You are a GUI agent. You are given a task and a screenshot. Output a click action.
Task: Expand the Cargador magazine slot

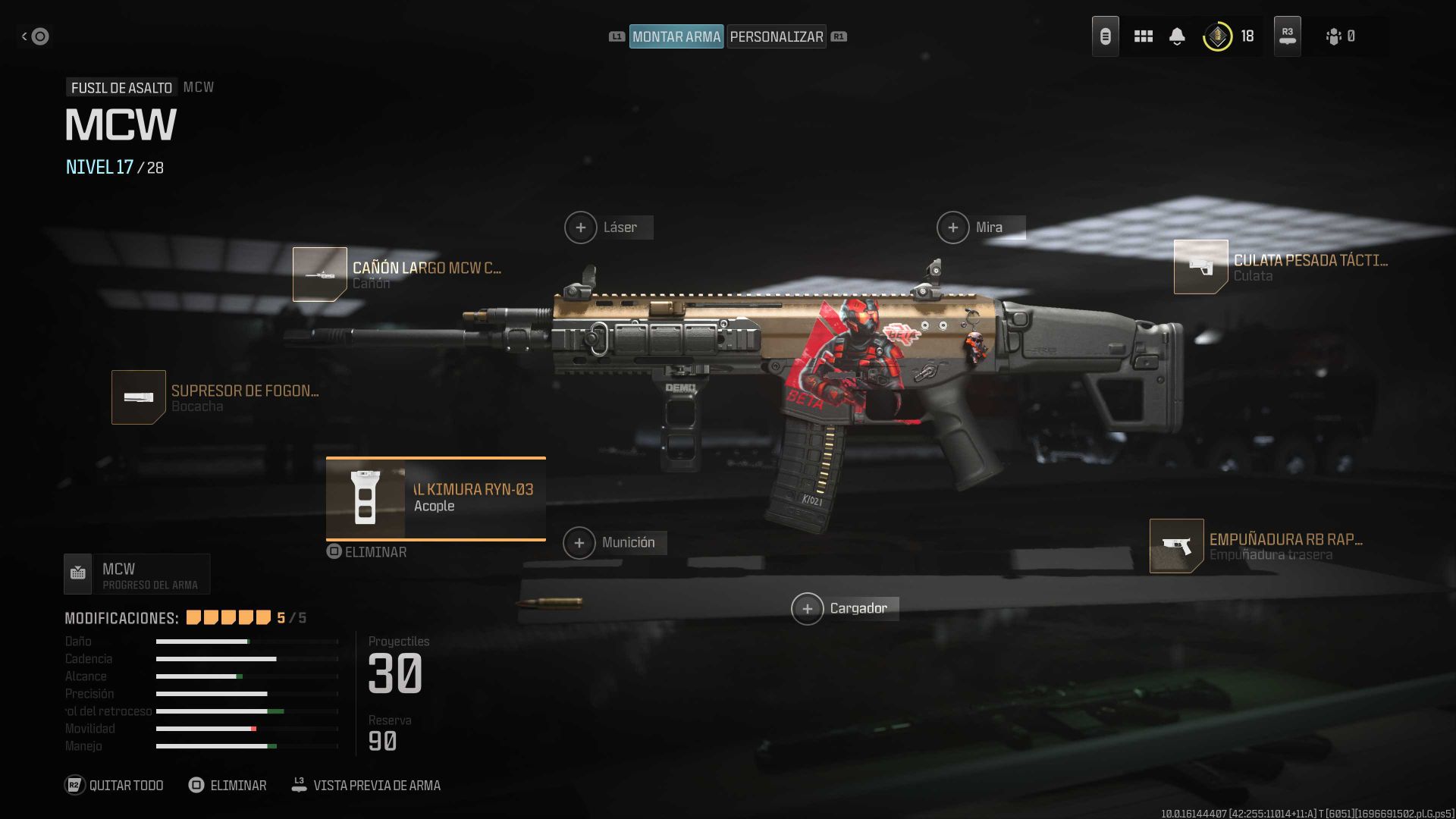(x=808, y=608)
